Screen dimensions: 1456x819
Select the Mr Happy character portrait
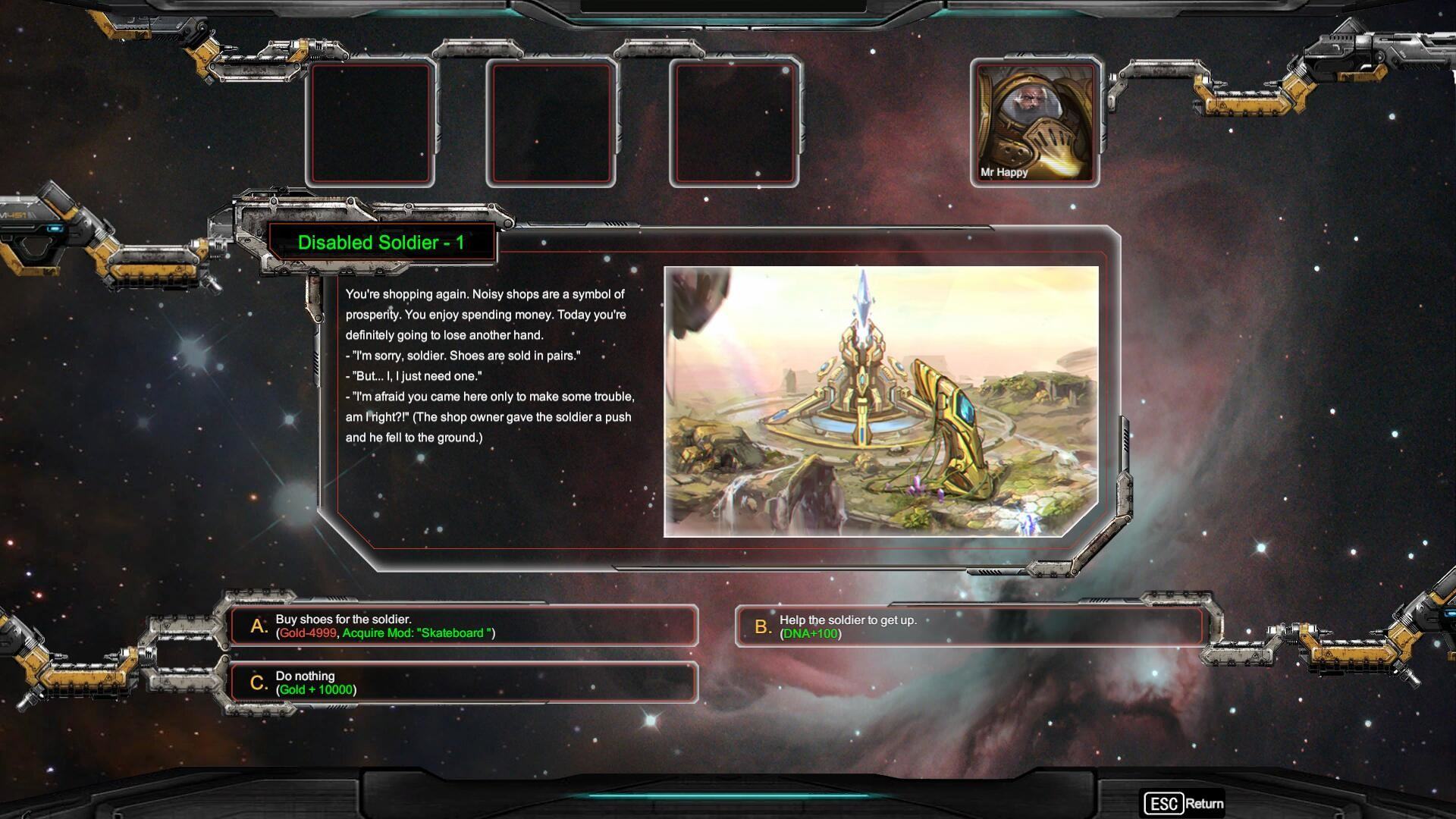pos(1035,123)
